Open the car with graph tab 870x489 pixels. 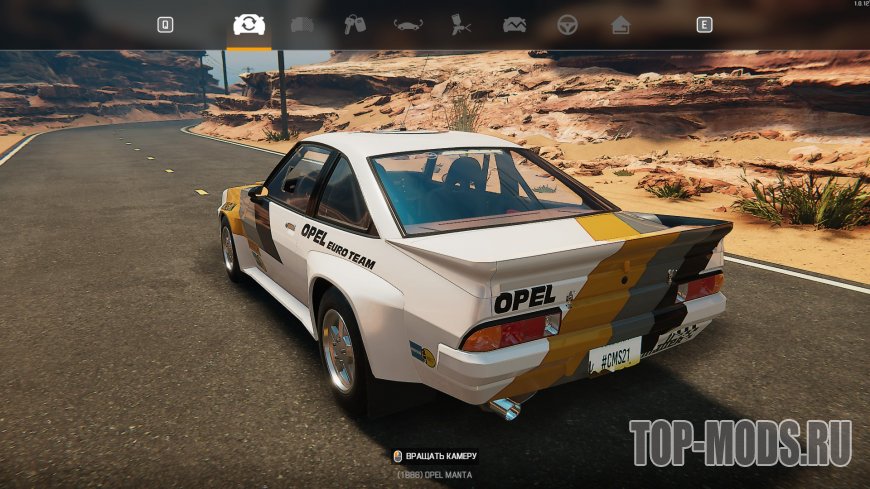pyautogui.click(x=514, y=25)
